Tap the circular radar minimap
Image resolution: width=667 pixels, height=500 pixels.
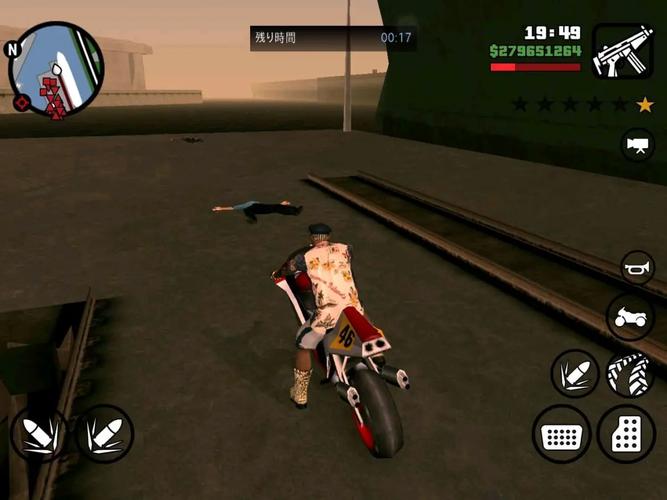pos(55,69)
